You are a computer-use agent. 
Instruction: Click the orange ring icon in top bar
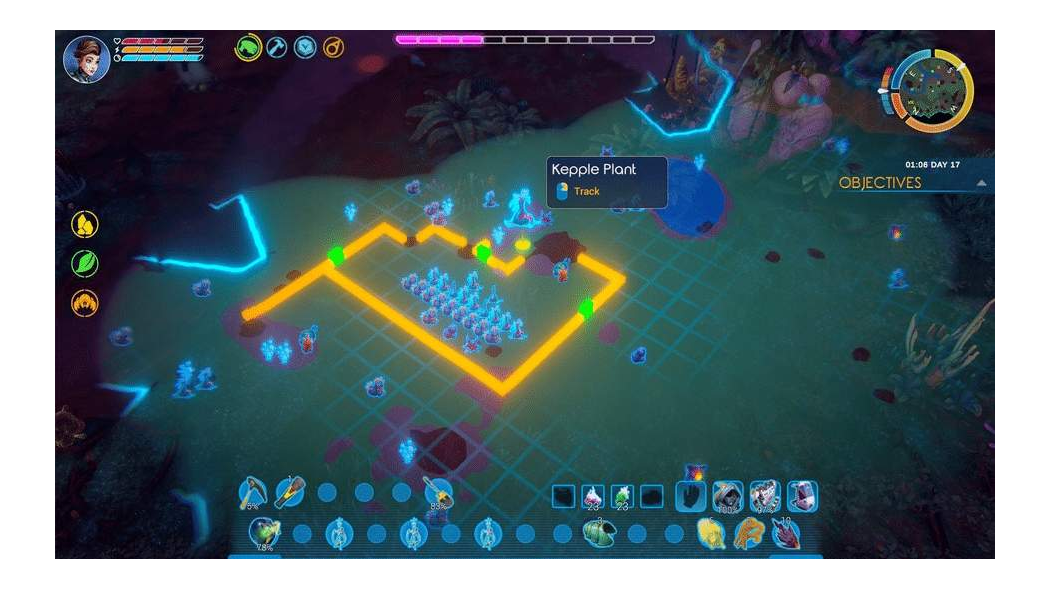click(x=332, y=47)
